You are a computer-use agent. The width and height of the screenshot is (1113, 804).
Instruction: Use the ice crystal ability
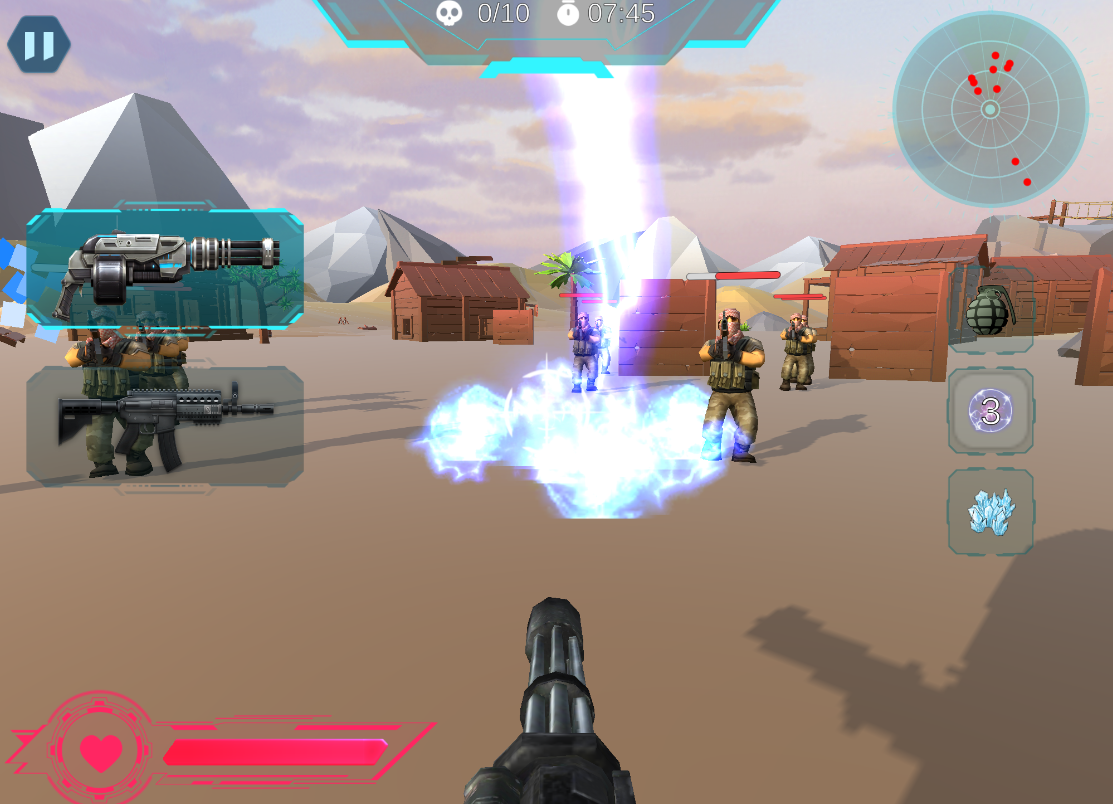coord(990,511)
